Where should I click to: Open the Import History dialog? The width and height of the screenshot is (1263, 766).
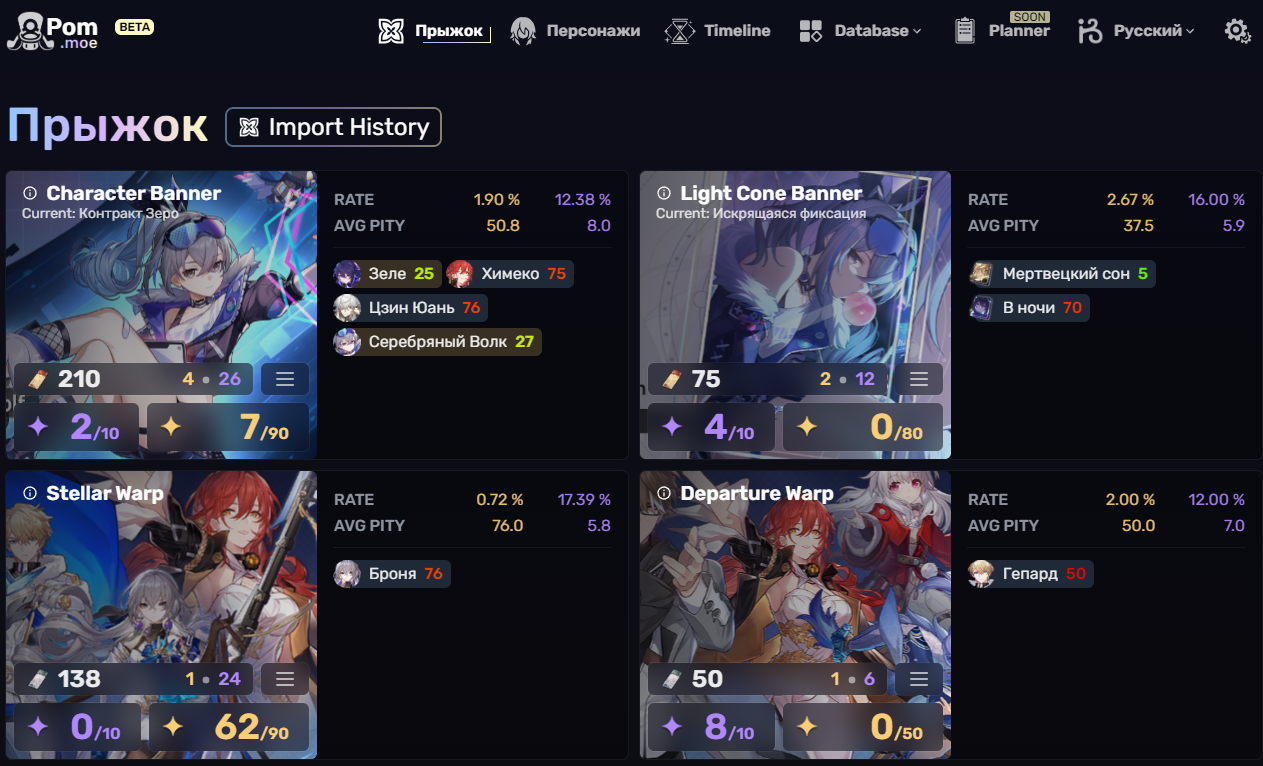(333, 127)
